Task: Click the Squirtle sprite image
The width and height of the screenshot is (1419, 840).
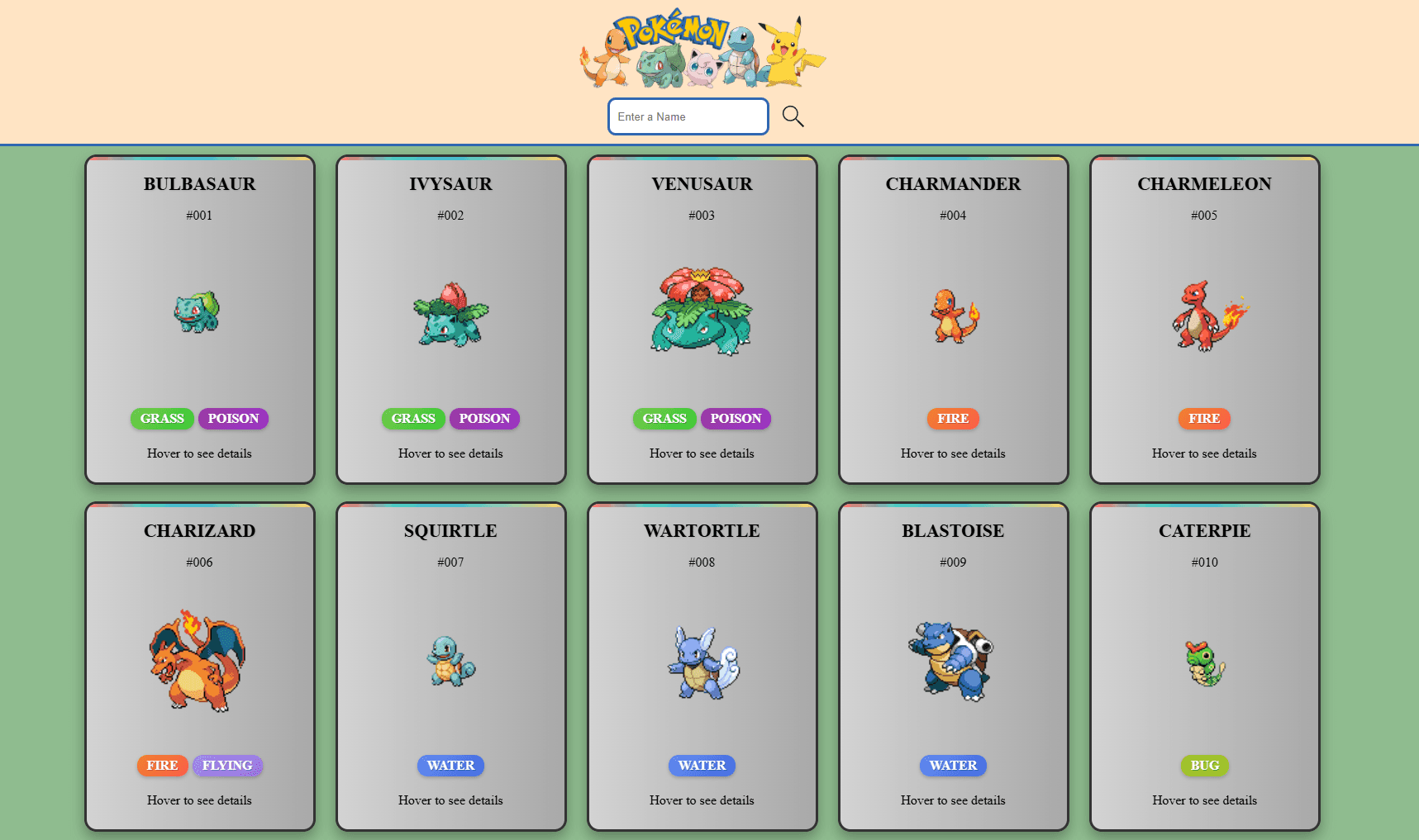Action: click(x=450, y=663)
